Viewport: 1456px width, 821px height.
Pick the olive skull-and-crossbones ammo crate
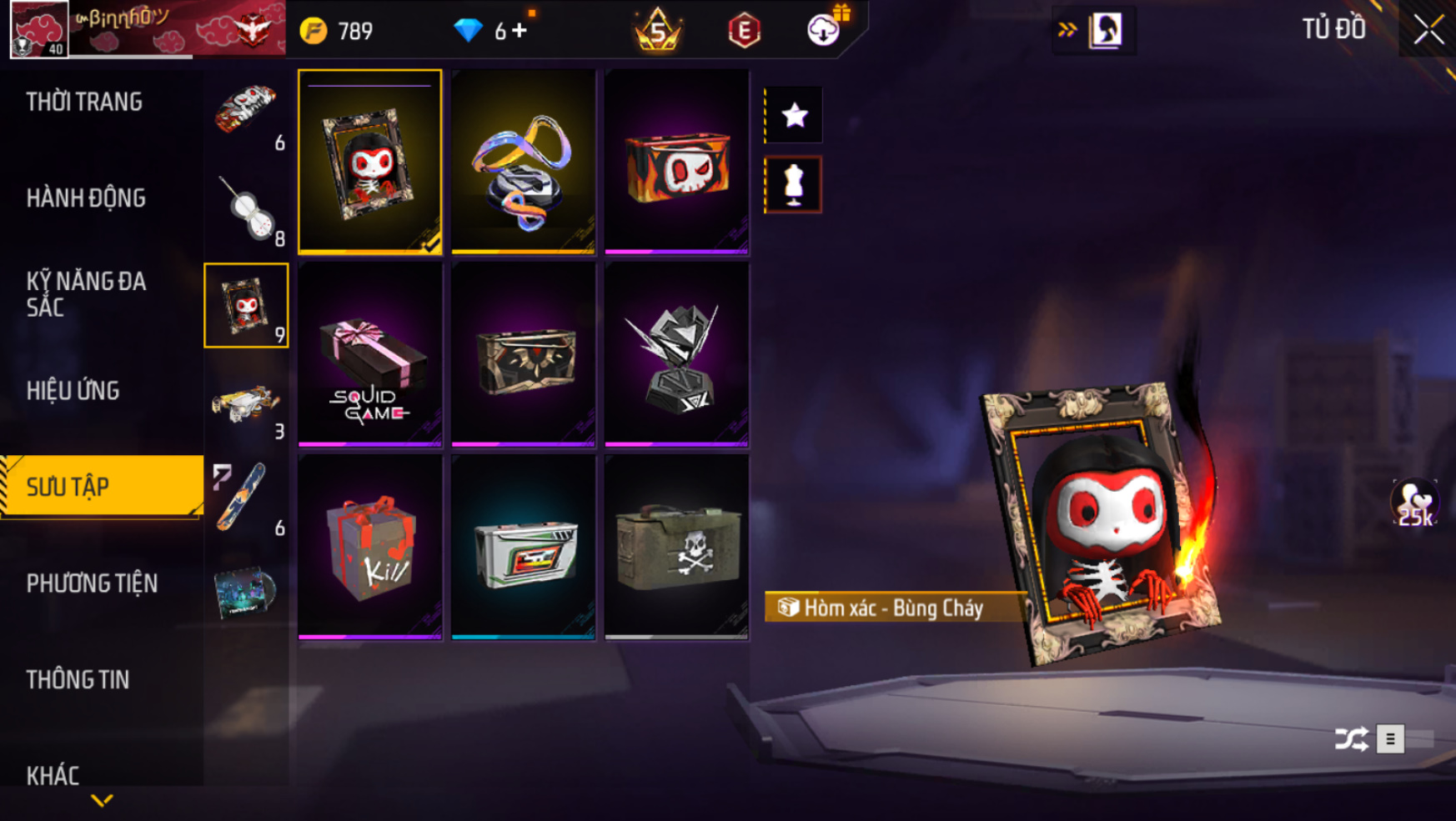pos(676,548)
